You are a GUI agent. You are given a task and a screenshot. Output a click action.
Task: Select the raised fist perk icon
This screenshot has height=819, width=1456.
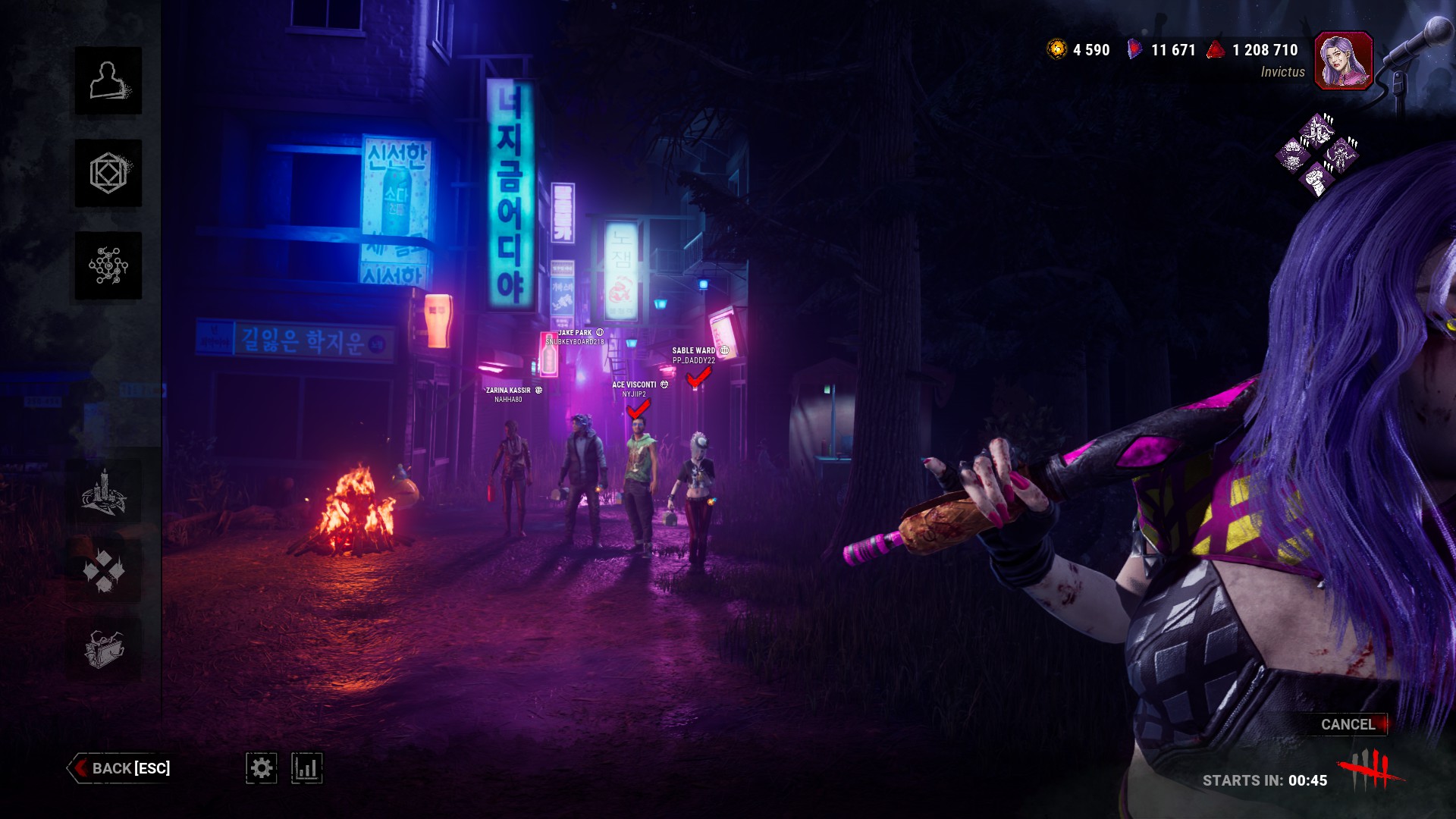(x=1316, y=180)
